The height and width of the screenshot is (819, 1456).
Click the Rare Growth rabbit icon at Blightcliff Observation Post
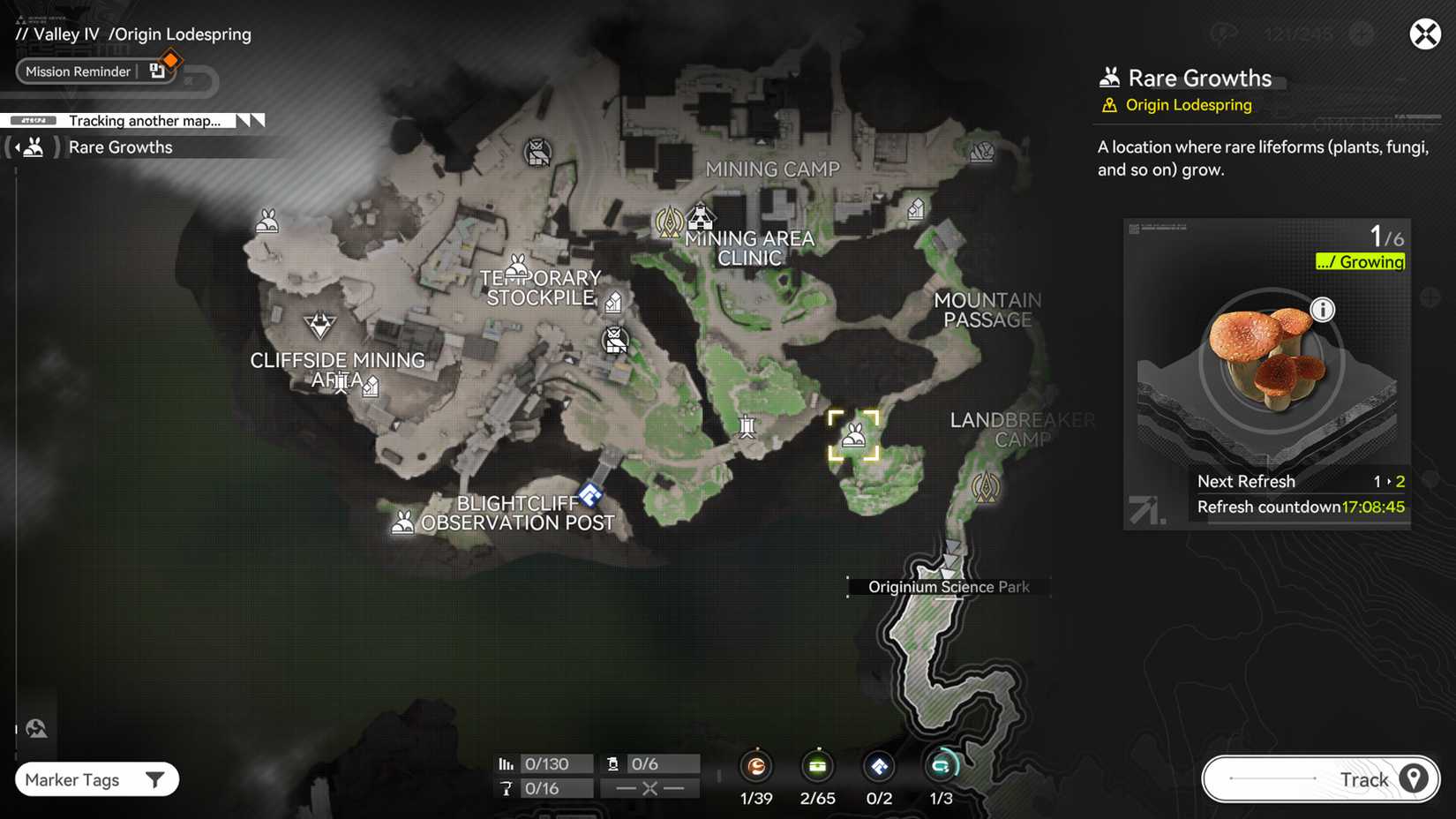point(403,521)
